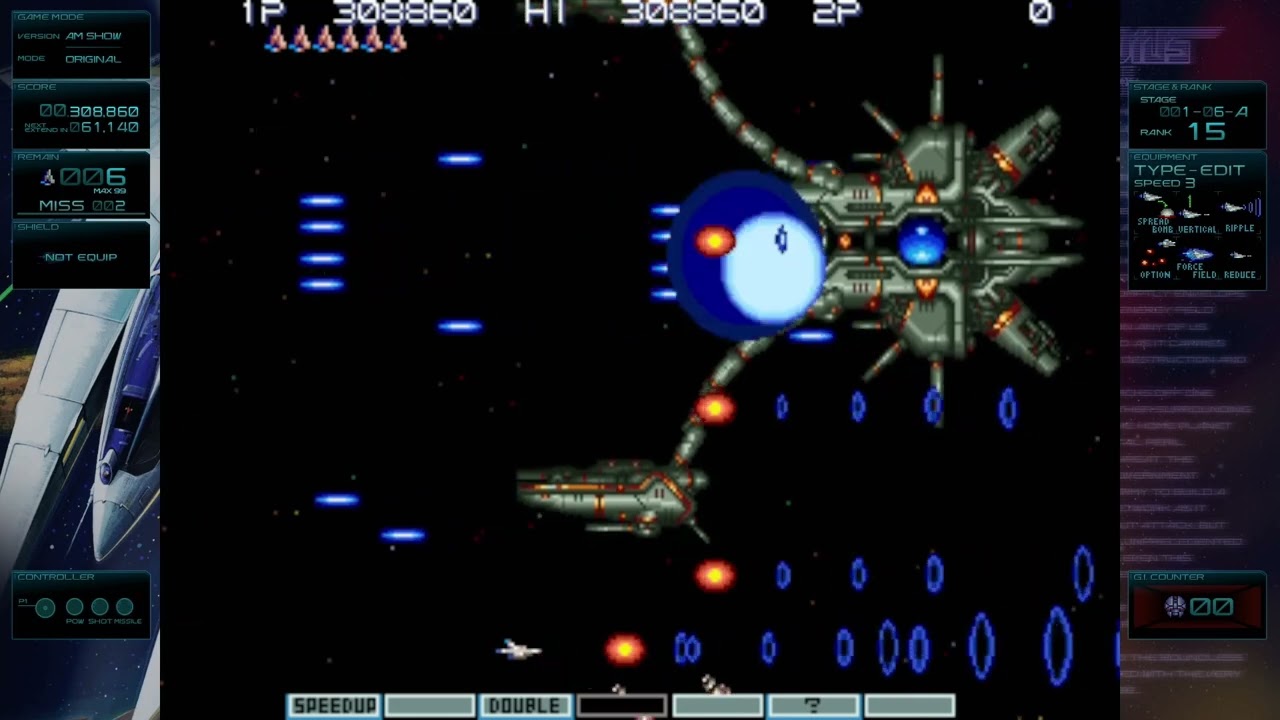Viewport: 1280px width, 720px height.
Task: Click the Force Field equipment icon
Action: 1196,253
